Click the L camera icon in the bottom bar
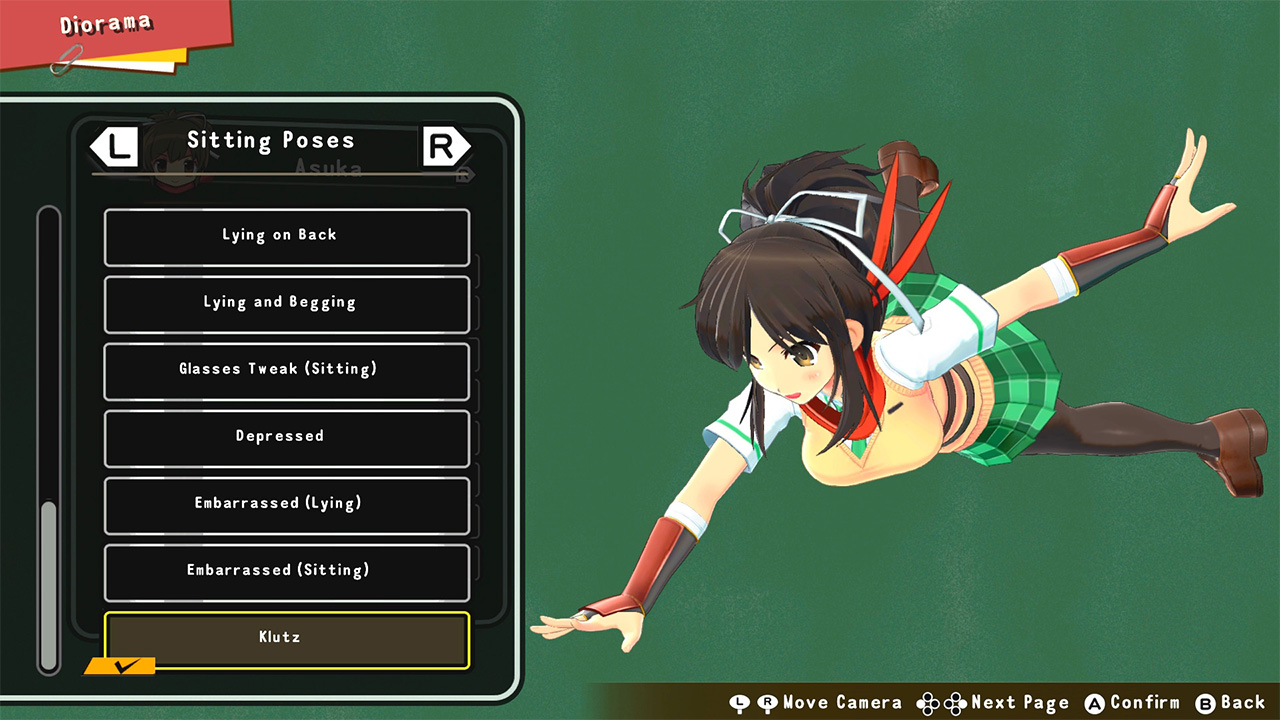 739,703
